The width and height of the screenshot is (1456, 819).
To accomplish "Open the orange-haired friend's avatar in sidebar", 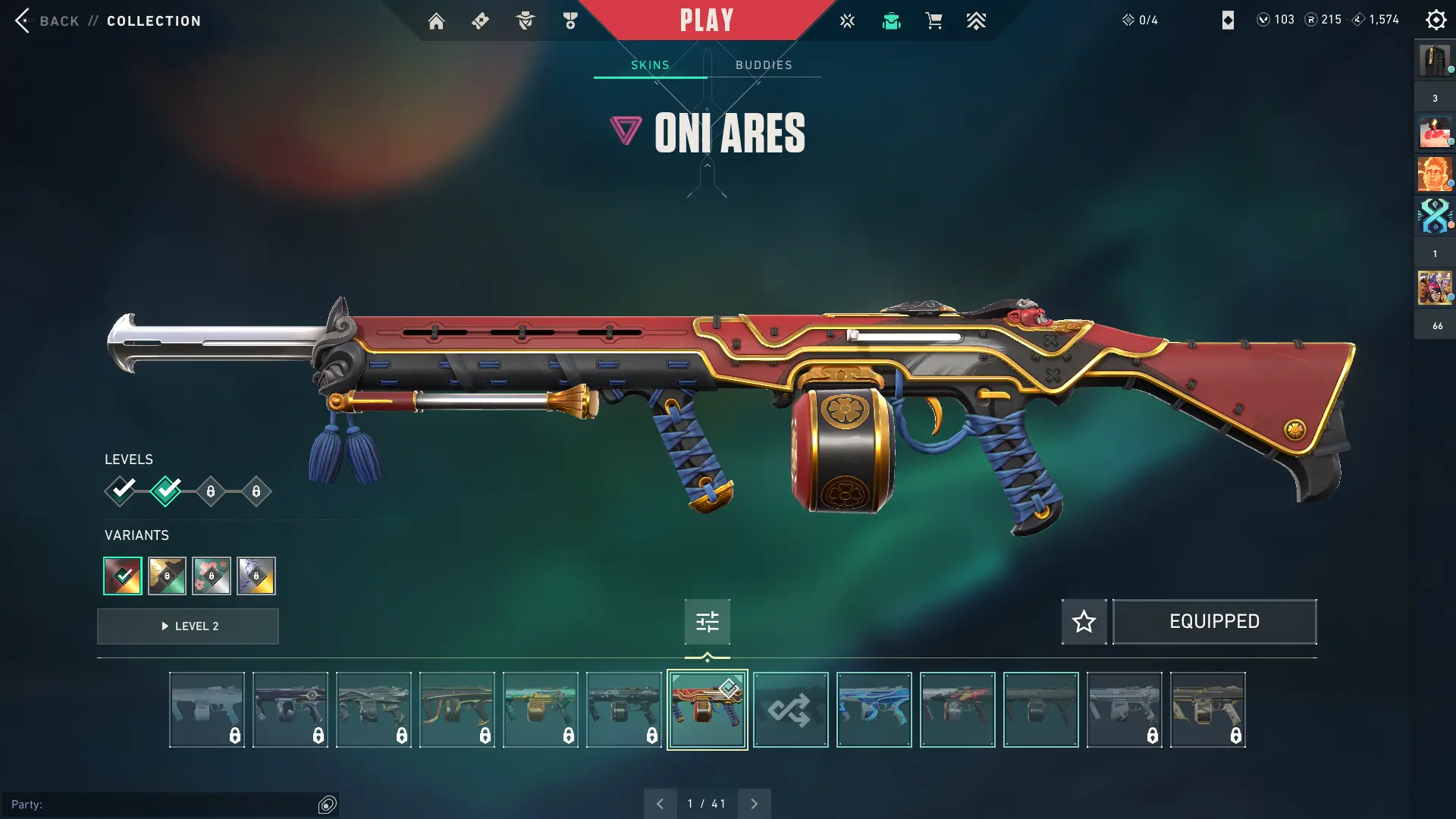I will 1433,174.
